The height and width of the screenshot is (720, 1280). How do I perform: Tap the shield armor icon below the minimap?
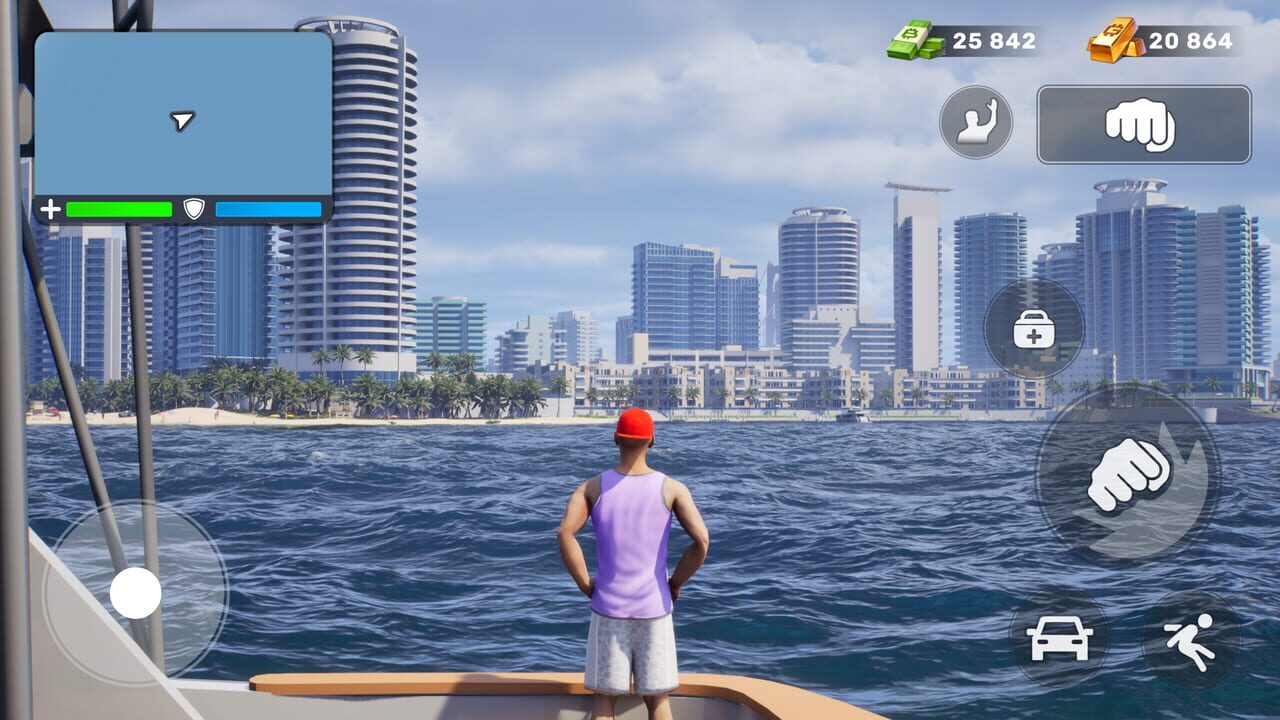point(196,210)
